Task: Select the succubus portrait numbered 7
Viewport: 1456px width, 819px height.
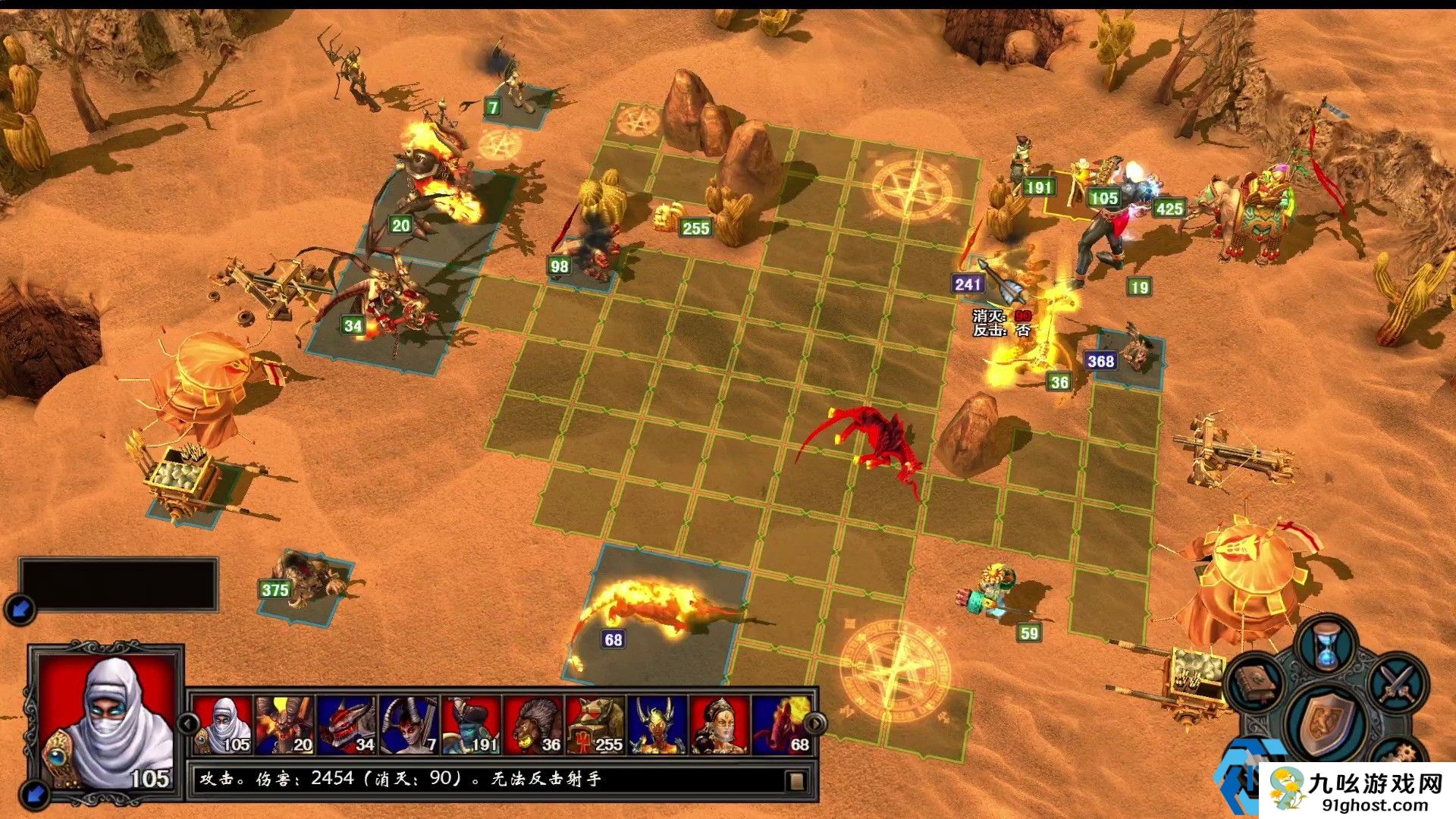Action: [409, 724]
